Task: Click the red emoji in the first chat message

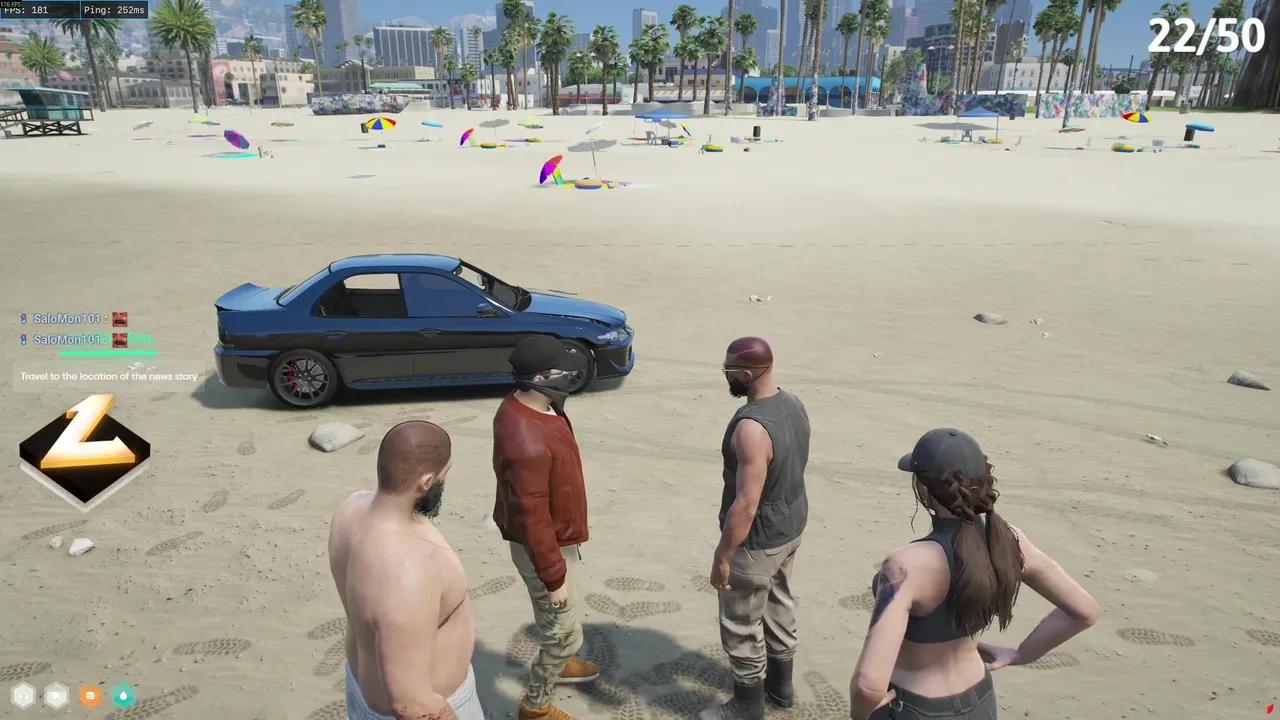Action: point(119,318)
